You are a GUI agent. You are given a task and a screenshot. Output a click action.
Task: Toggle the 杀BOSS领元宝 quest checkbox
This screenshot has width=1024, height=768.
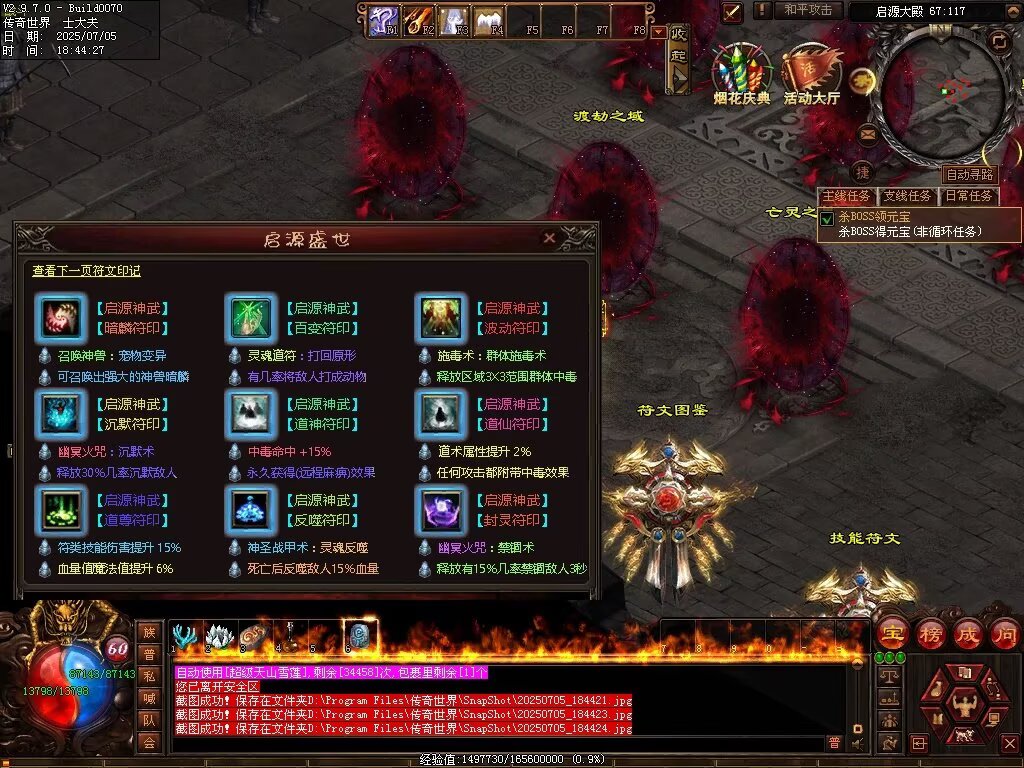(x=827, y=218)
